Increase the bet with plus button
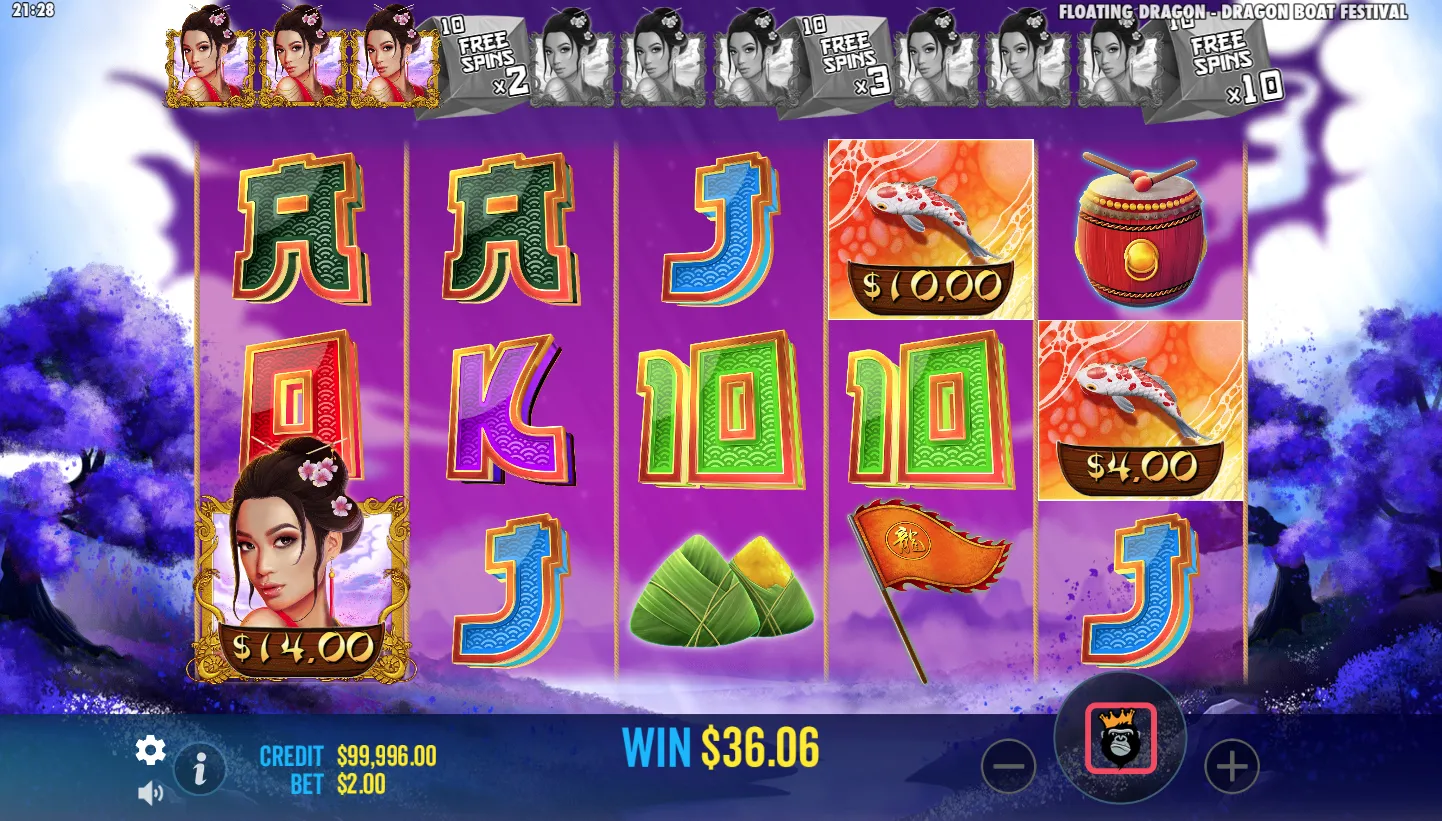The height and width of the screenshot is (821, 1442). (1231, 767)
